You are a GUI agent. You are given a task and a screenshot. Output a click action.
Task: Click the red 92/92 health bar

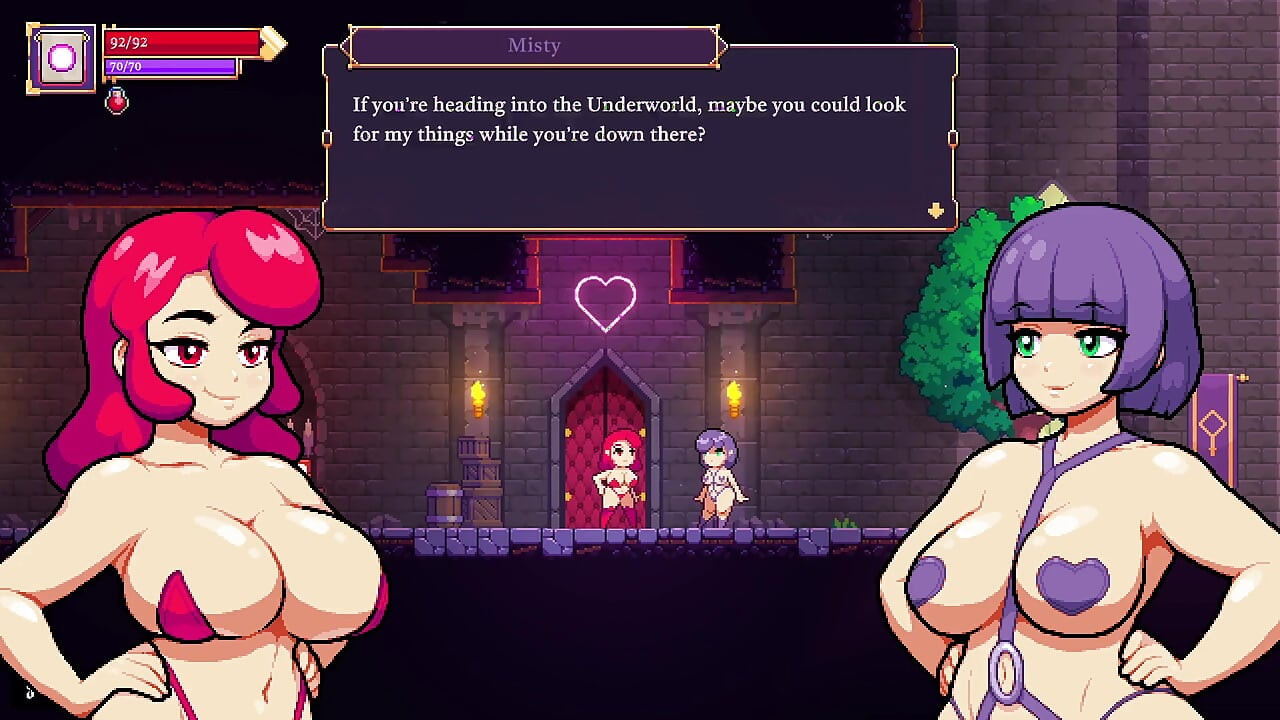pos(180,42)
